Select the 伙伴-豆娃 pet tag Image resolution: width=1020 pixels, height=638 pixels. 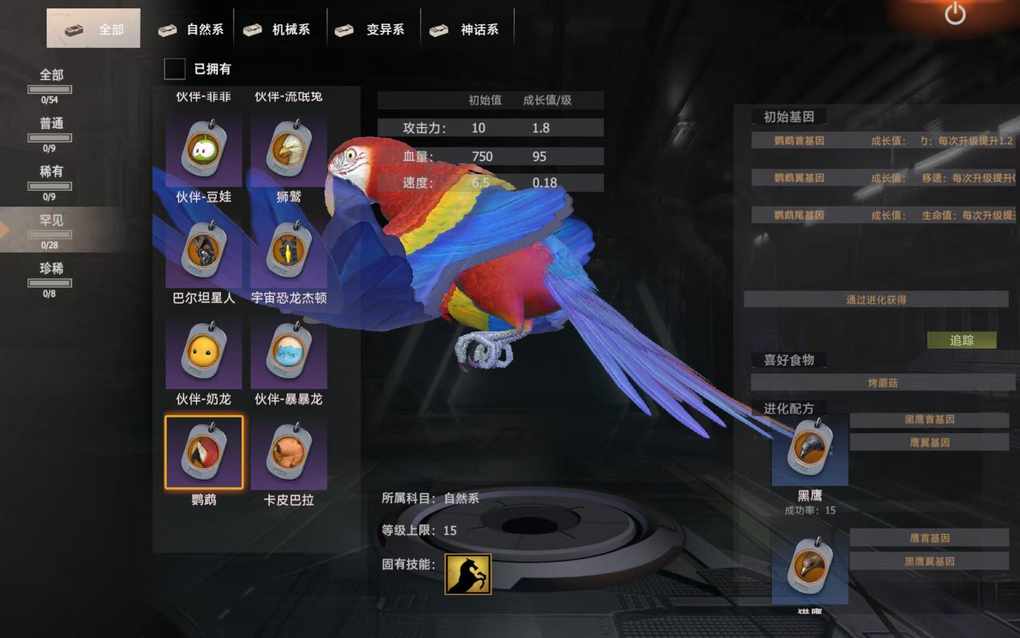204,149
